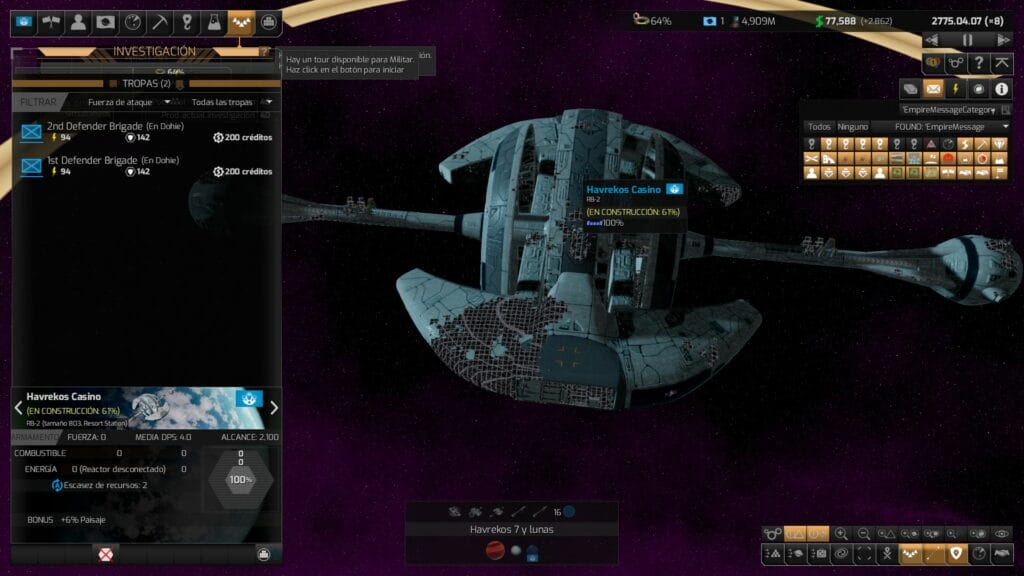
Task: Zoom in with the magnifier plus button
Action: 842,534
